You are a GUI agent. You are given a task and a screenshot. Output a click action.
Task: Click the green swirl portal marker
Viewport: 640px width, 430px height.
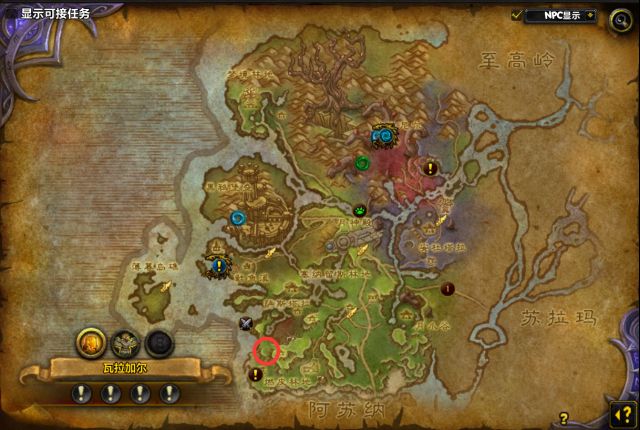(x=363, y=163)
